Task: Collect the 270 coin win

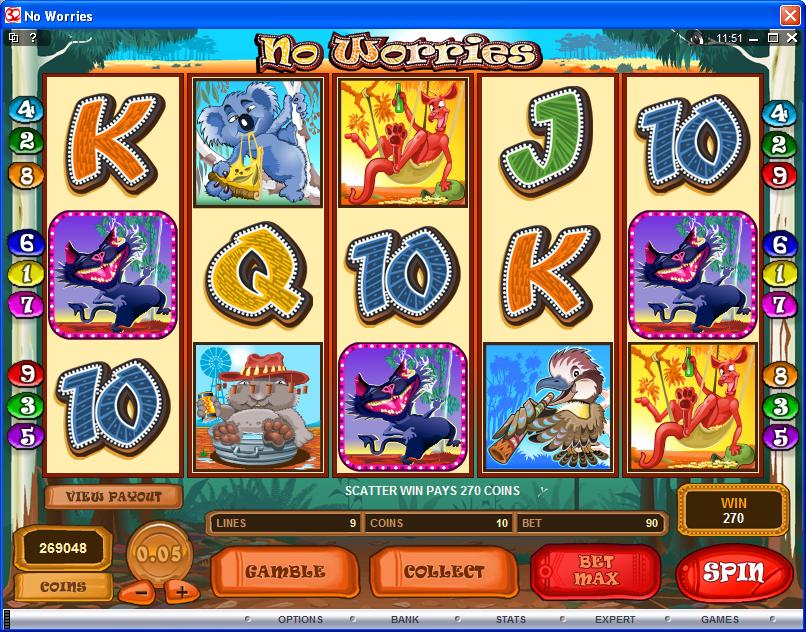Action: [x=443, y=572]
